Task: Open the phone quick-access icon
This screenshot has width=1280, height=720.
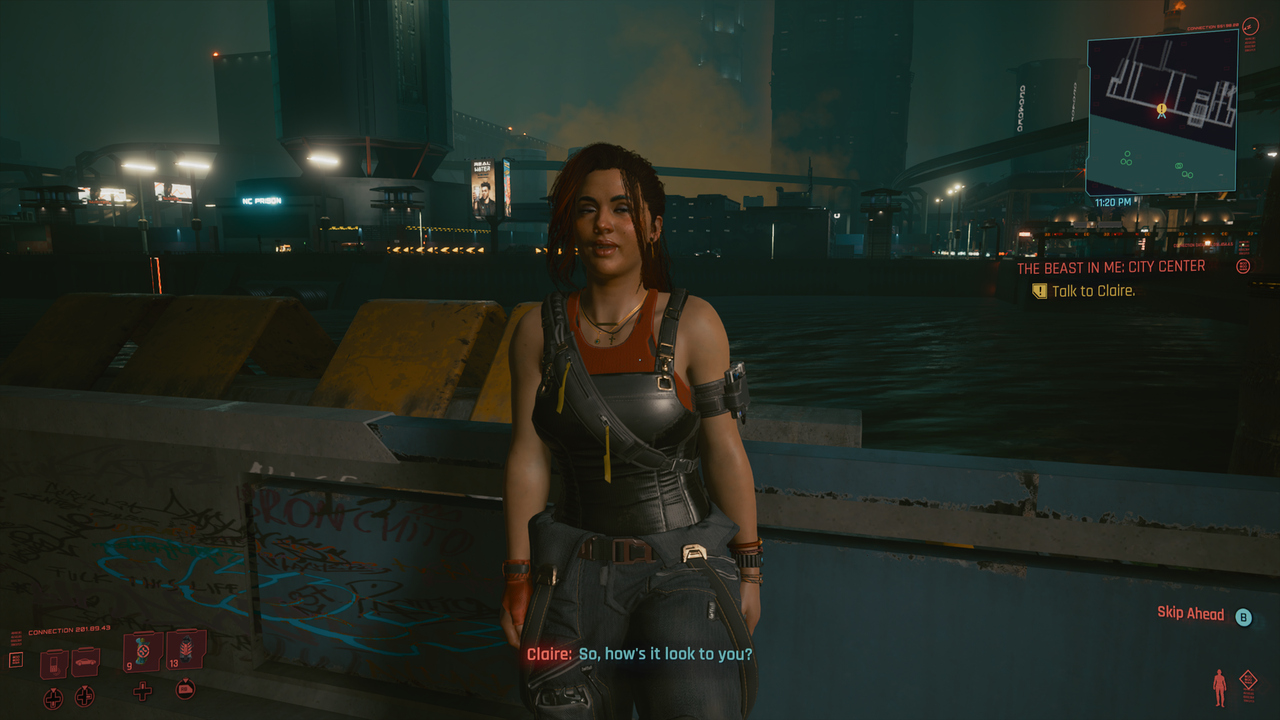Action: pos(54,663)
